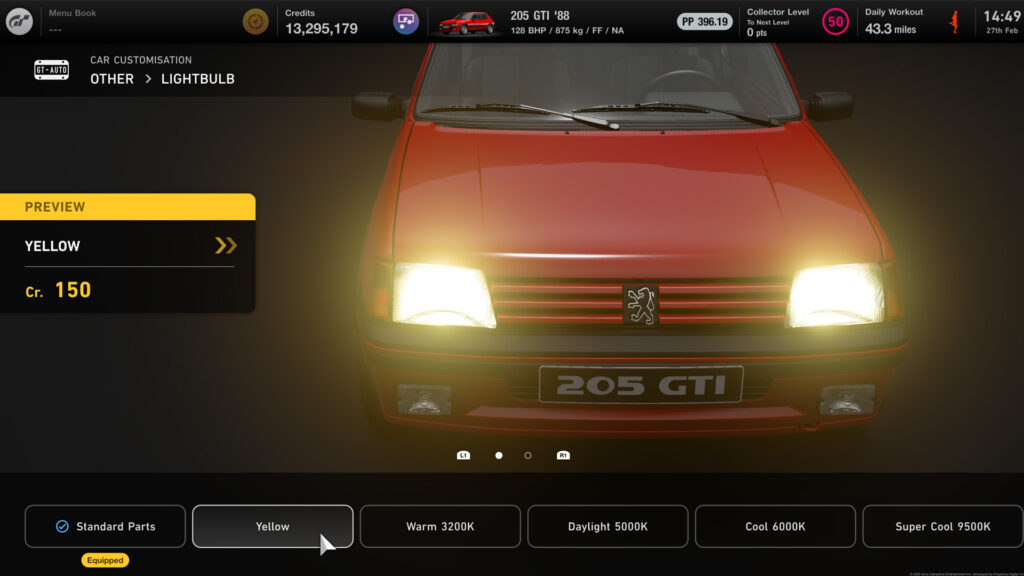The height and width of the screenshot is (576, 1024).
Task: Open the 205 GTI '88 car thumbnail
Action: pyautogui.click(x=467, y=22)
